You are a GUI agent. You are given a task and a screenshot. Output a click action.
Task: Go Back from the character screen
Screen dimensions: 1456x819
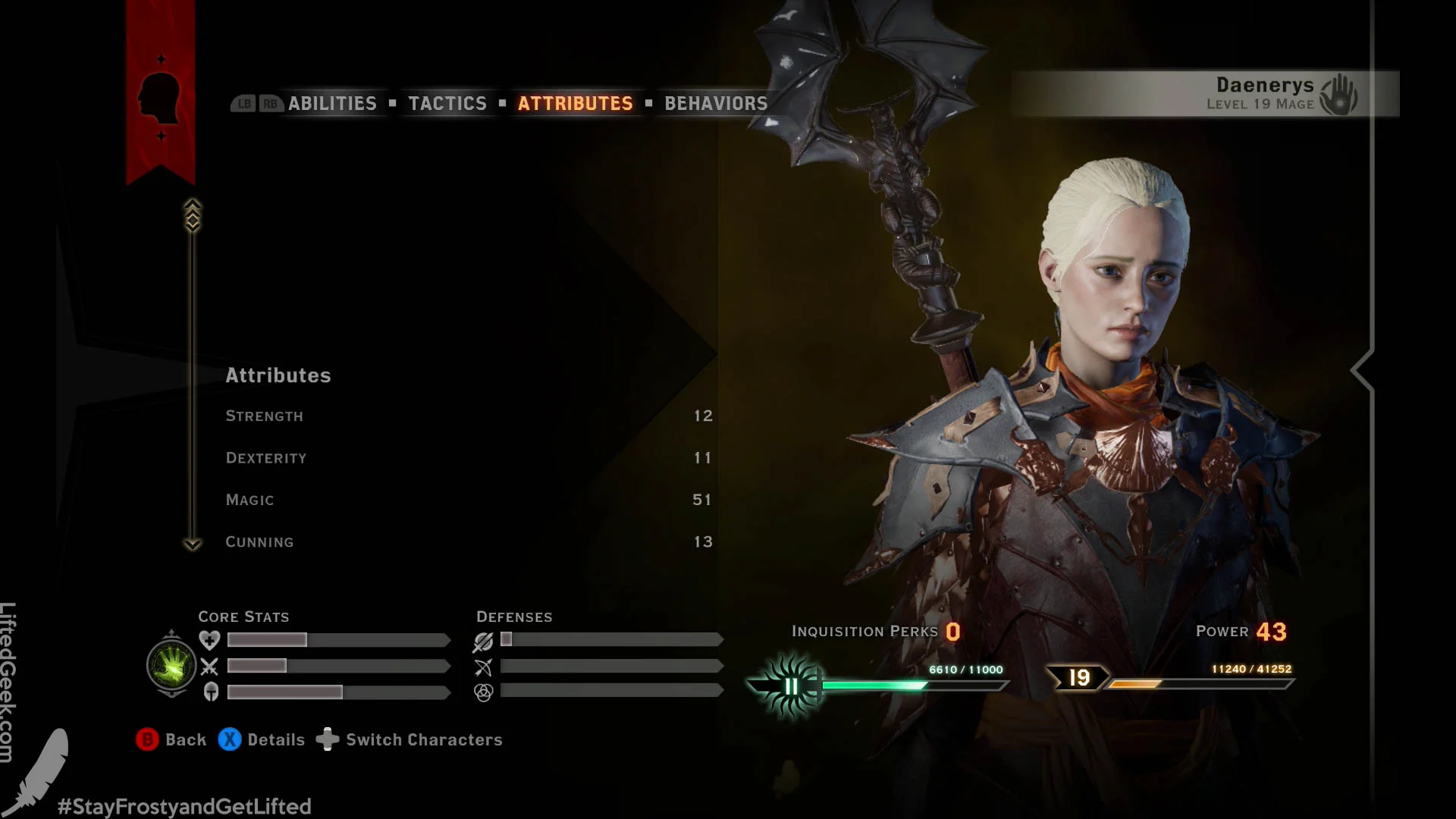tap(171, 739)
